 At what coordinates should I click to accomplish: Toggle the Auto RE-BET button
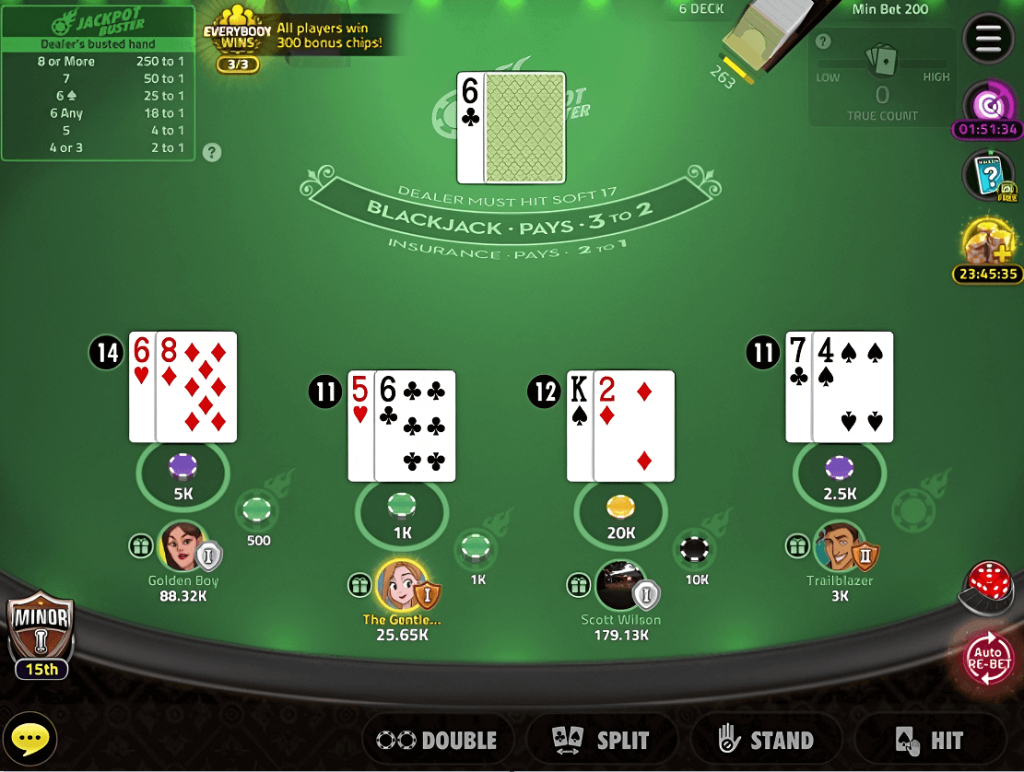coord(988,658)
